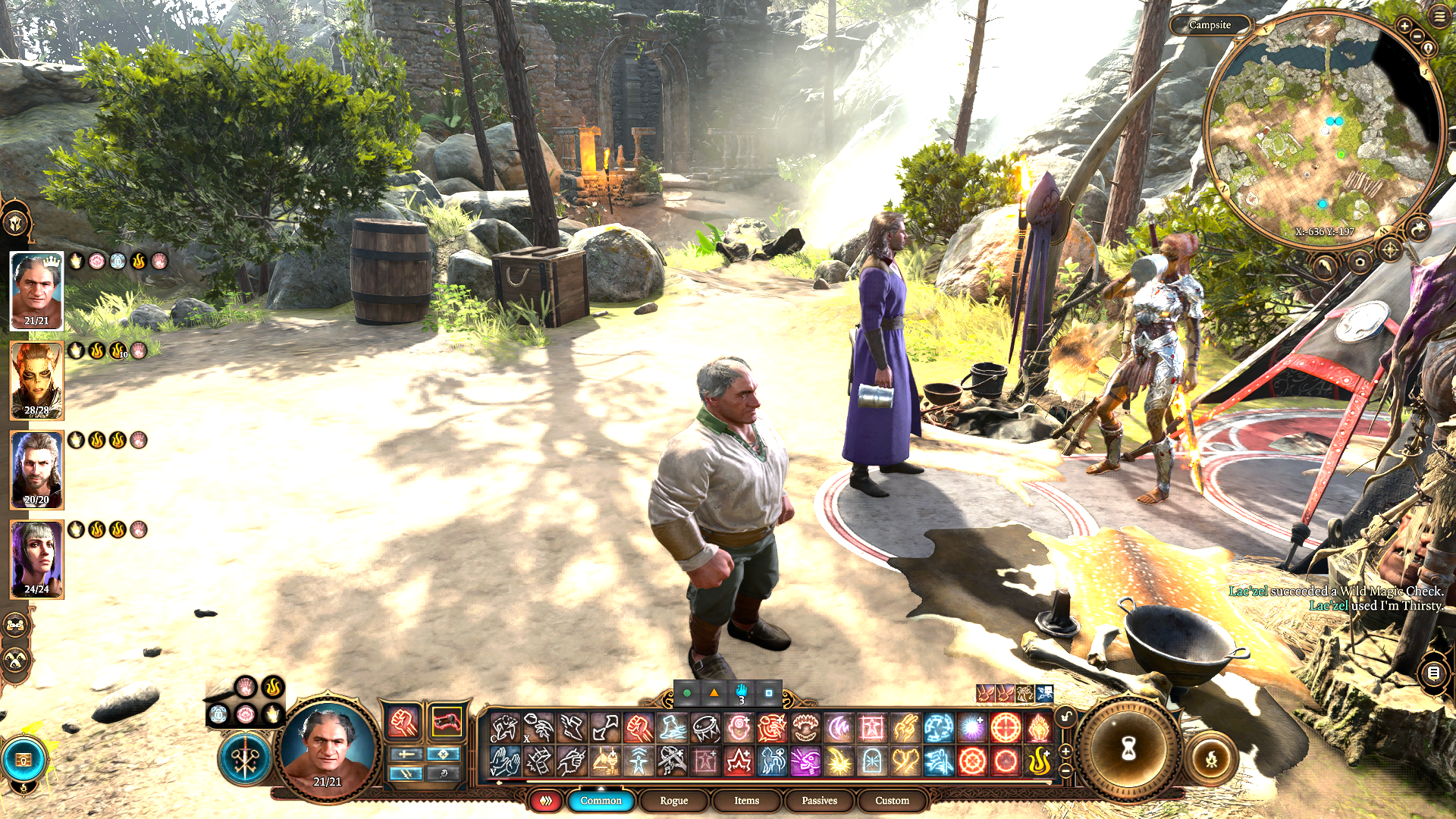1456x819 pixels.
Task: Open the main menu hamburger button
Action: tap(1439, 17)
